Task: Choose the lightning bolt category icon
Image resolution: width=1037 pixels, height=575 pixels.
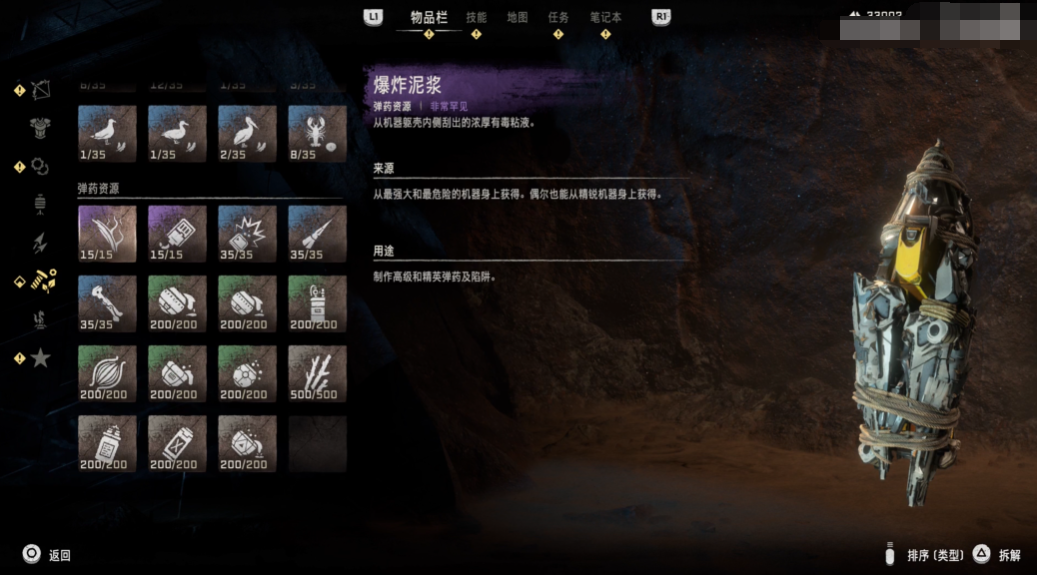Action: 40,242
